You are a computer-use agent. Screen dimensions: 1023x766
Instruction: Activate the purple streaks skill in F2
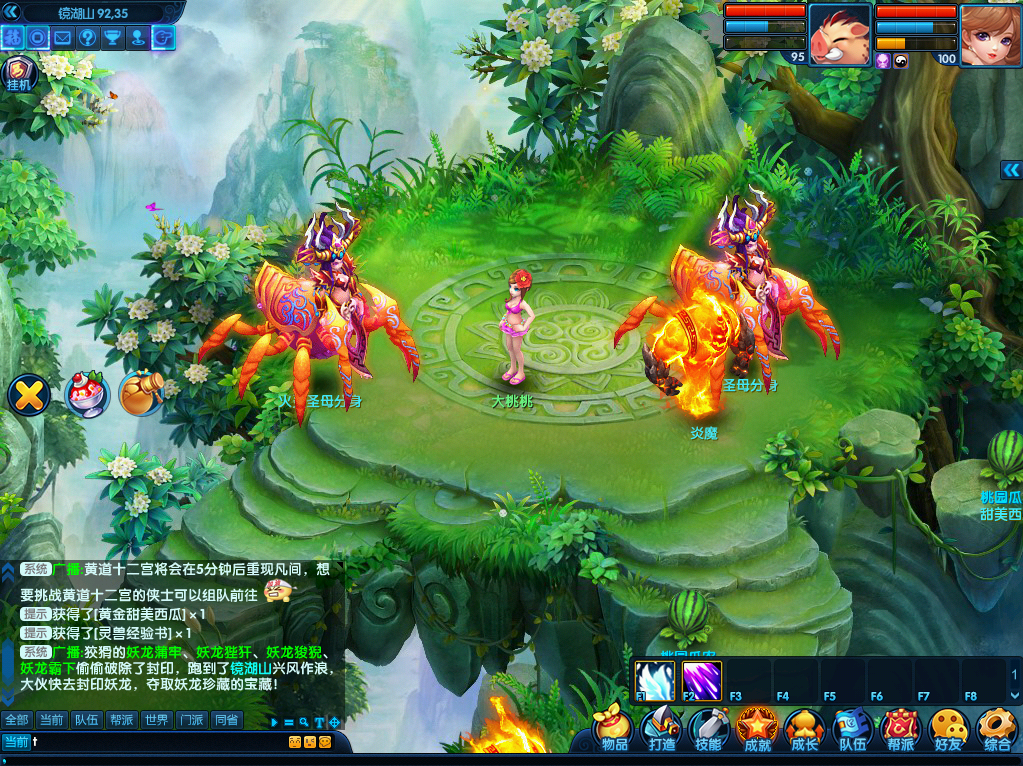pyautogui.click(x=702, y=679)
